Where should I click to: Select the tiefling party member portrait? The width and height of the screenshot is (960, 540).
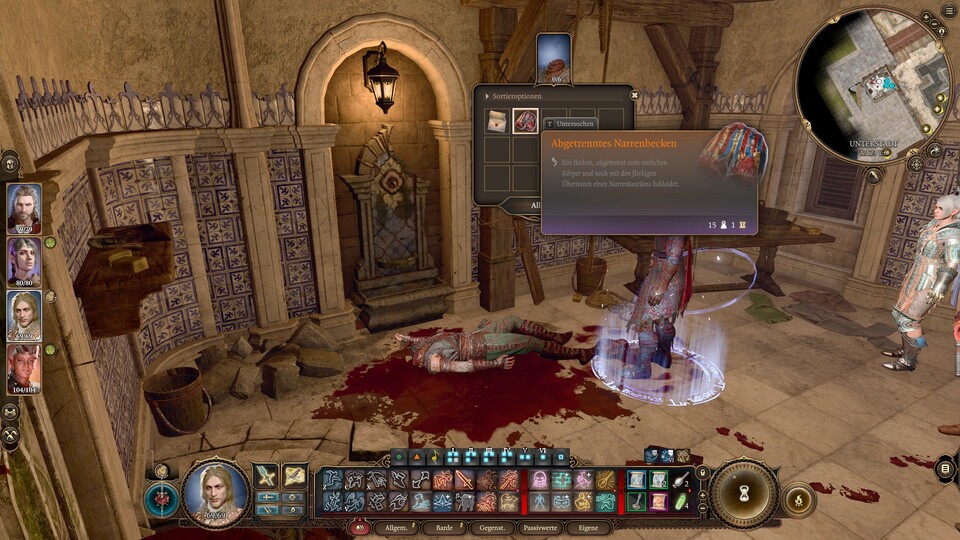click(24, 370)
